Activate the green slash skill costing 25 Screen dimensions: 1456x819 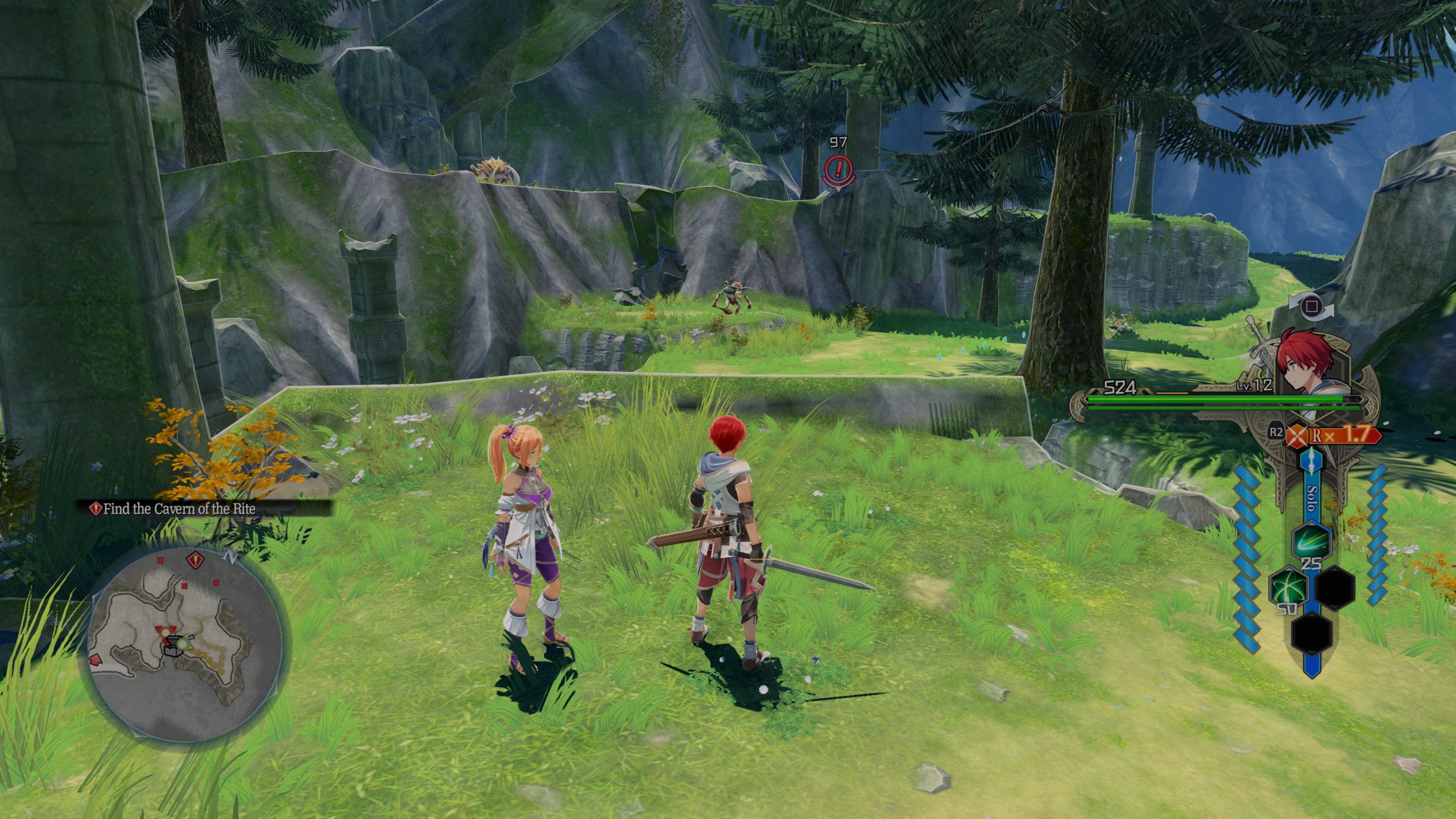(1311, 541)
